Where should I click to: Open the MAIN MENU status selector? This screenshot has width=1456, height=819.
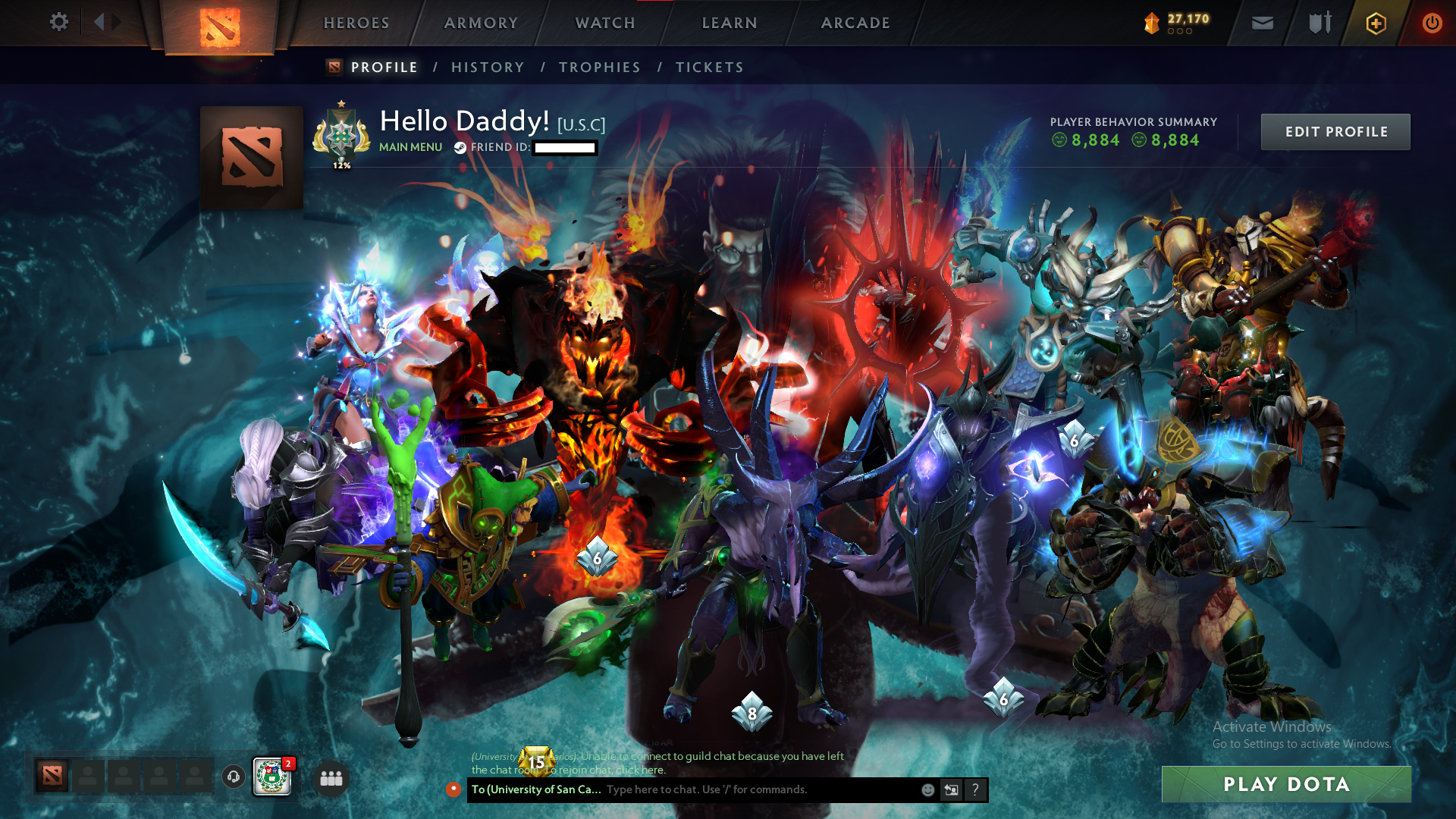[x=410, y=147]
